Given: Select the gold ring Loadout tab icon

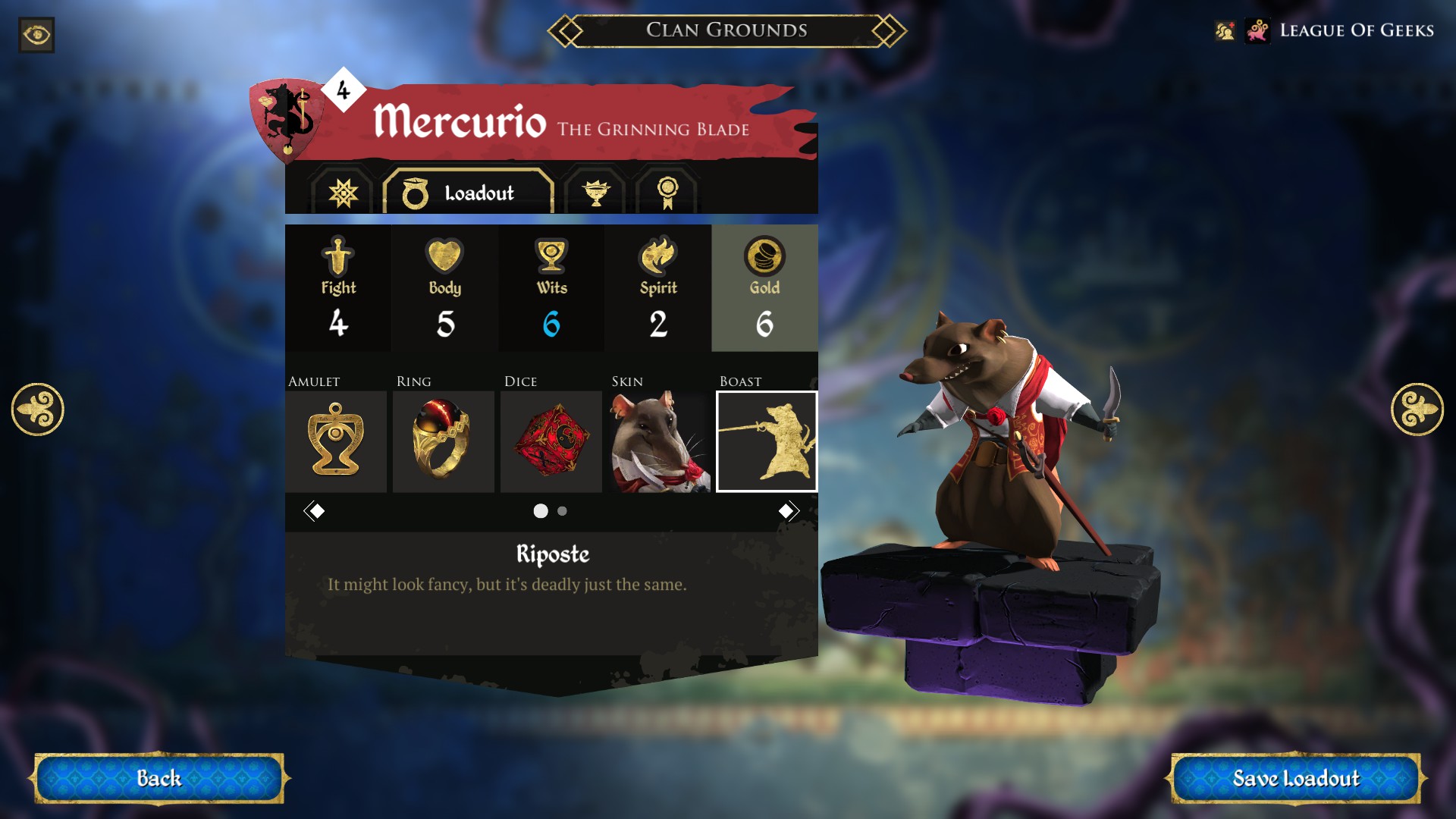Looking at the screenshot, I should click(416, 193).
